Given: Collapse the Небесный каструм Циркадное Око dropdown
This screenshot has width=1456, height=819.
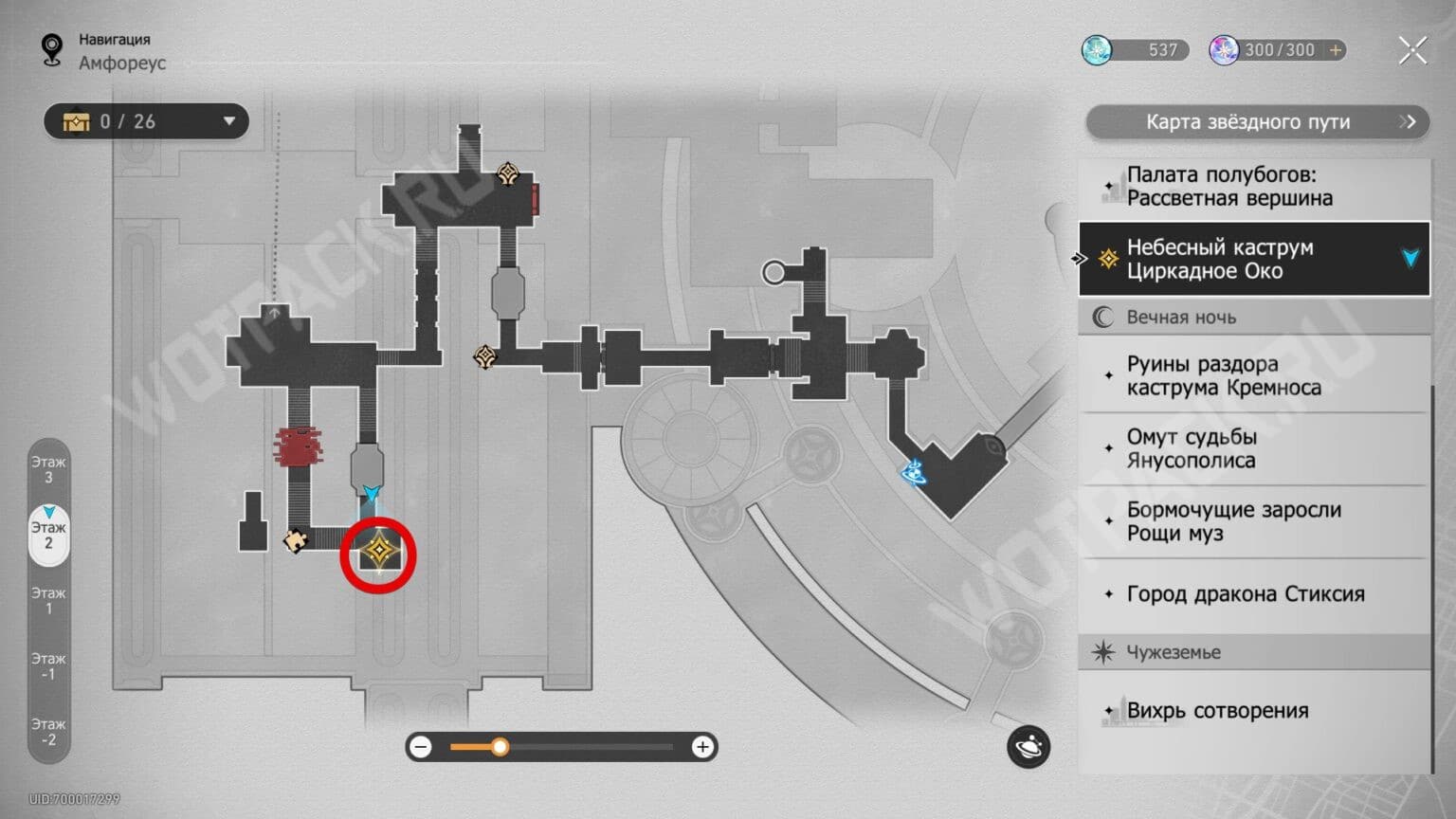Looking at the screenshot, I should click(1410, 259).
